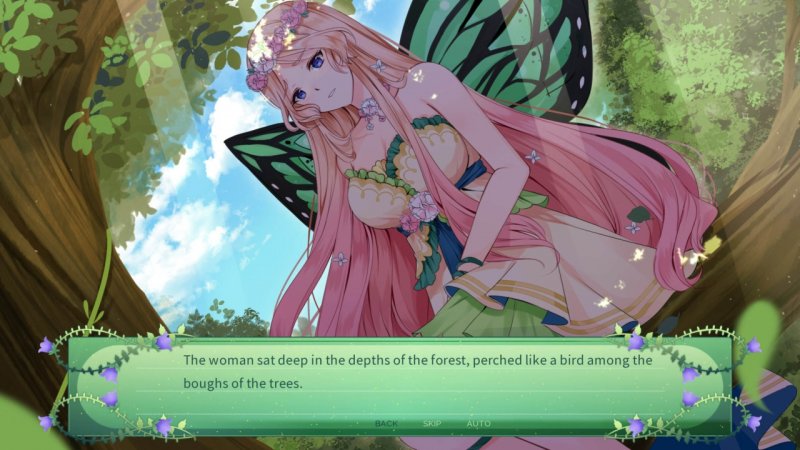Toggle AUTO dialogue advance
This screenshot has height=450, width=800.
point(479,423)
